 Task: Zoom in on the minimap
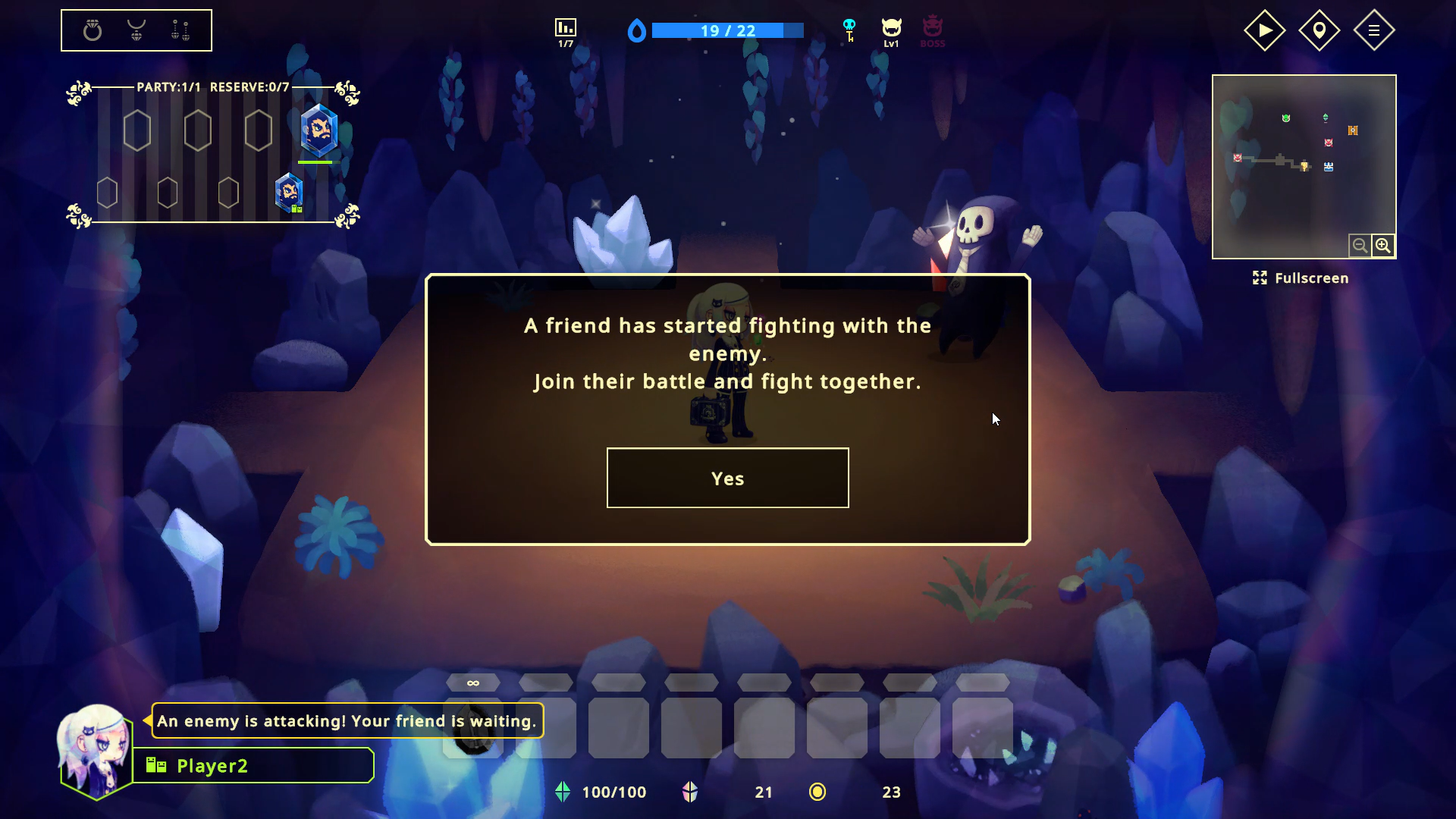click(1383, 245)
